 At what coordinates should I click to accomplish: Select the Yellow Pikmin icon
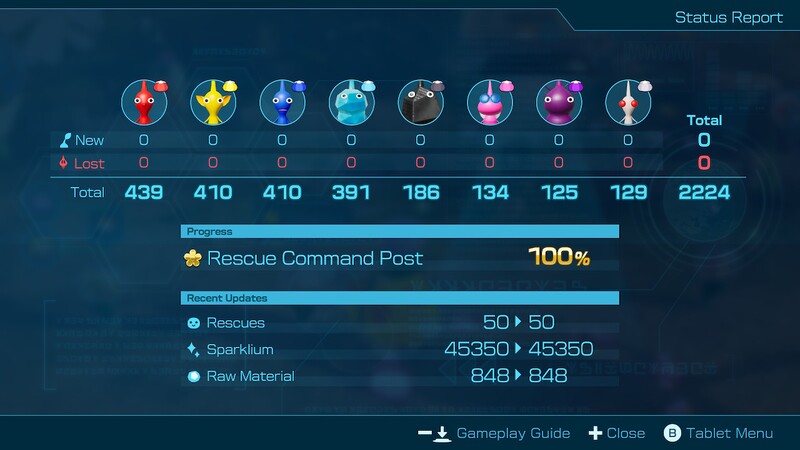tap(212, 101)
